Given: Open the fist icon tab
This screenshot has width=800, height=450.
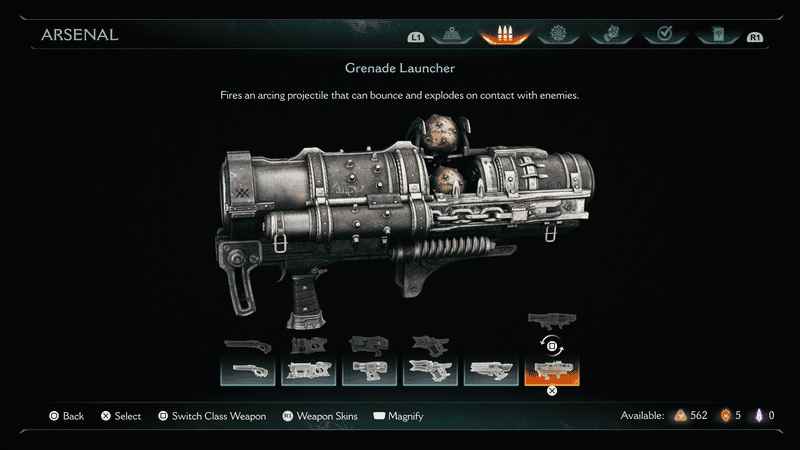Looking at the screenshot, I should coord(609,35).
